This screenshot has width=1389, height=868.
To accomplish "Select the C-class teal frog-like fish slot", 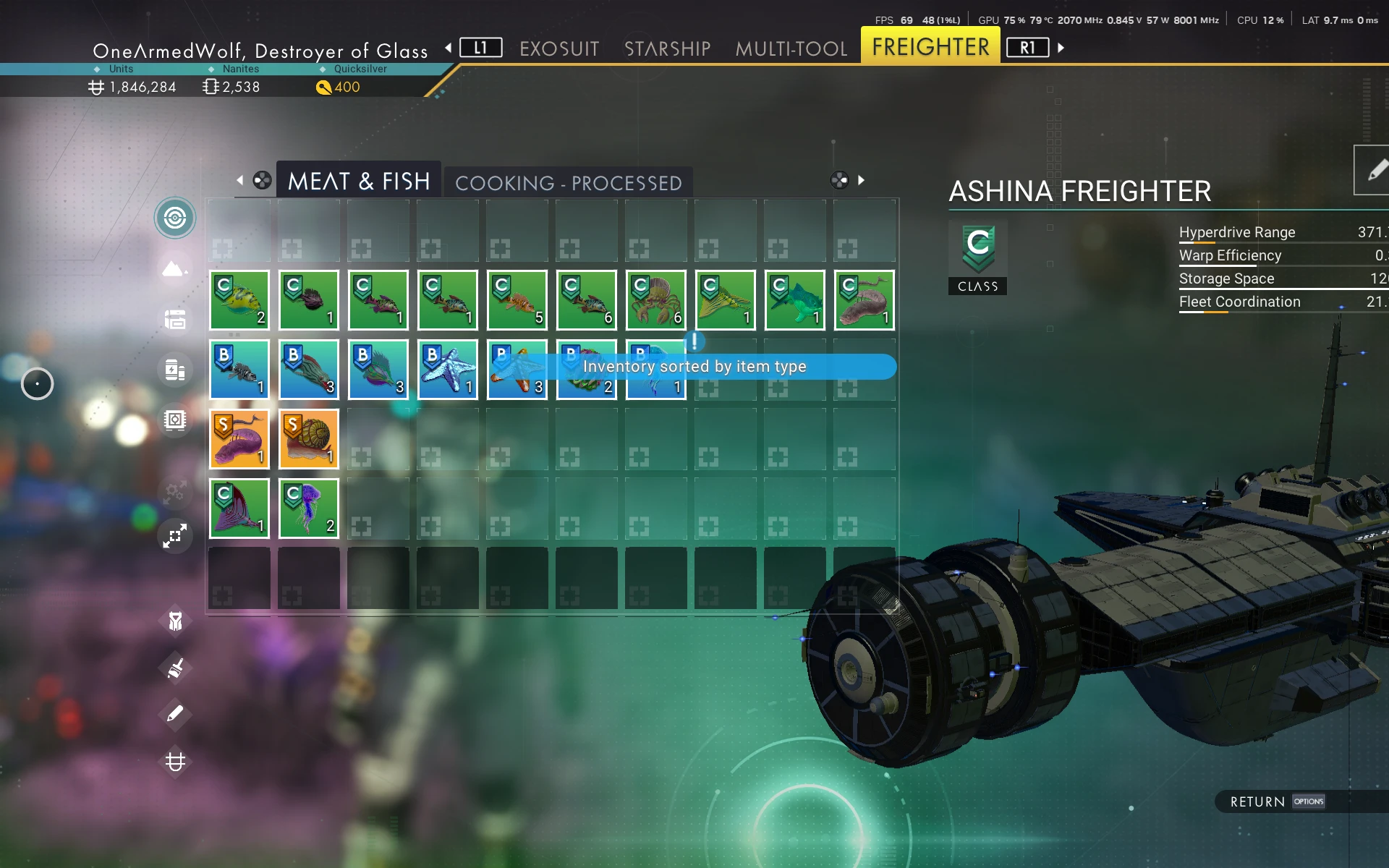I will 795,300.
